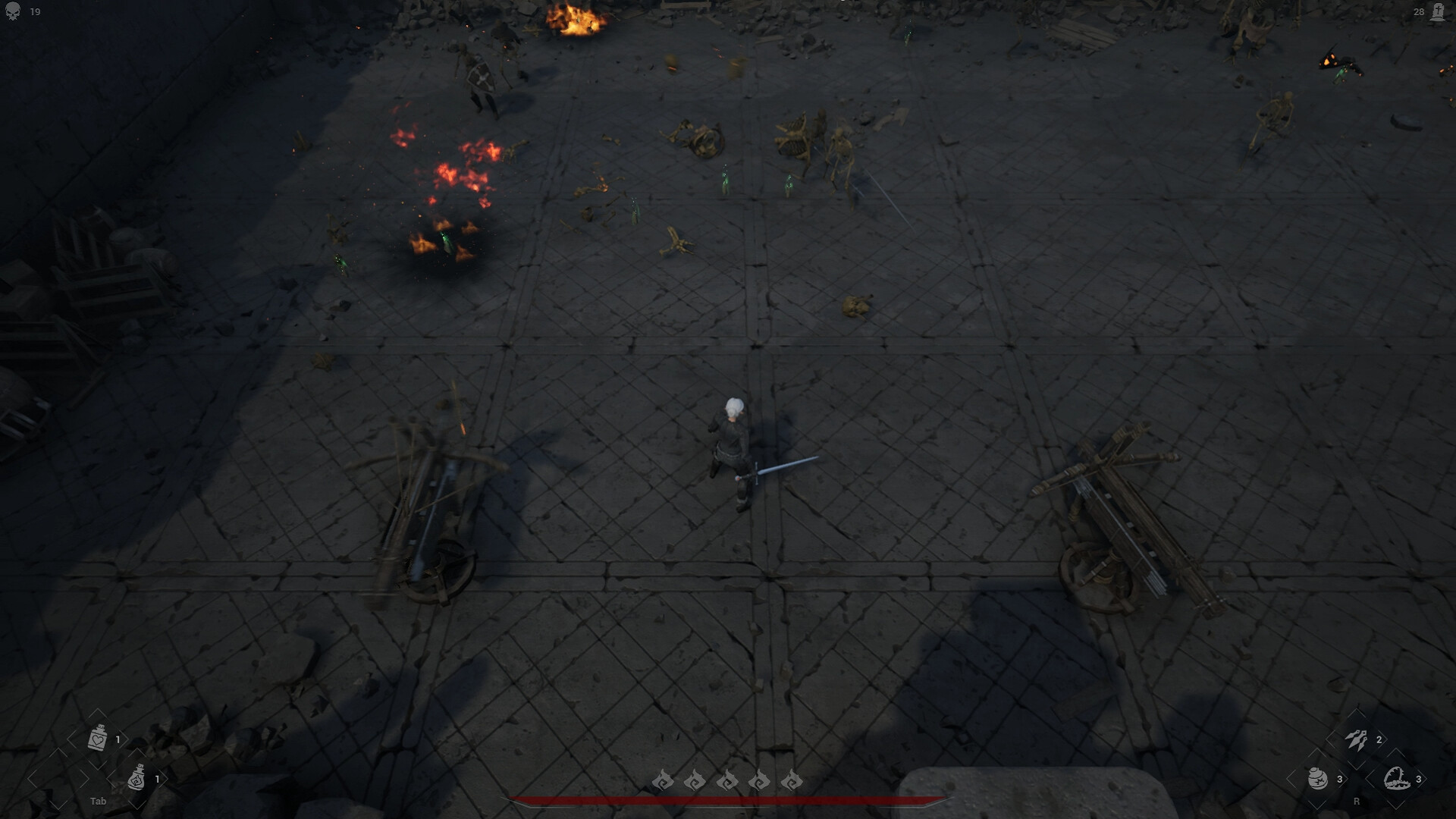
Task: Click the middle flame charge icon
Action: pos(726,782)
